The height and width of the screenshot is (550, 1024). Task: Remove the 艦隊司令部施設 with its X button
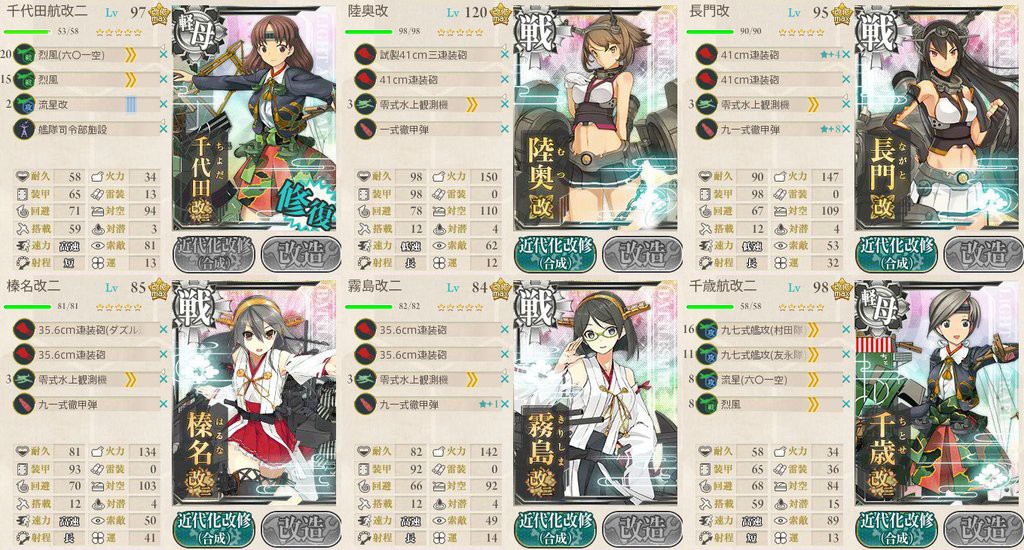coord(162,128)
